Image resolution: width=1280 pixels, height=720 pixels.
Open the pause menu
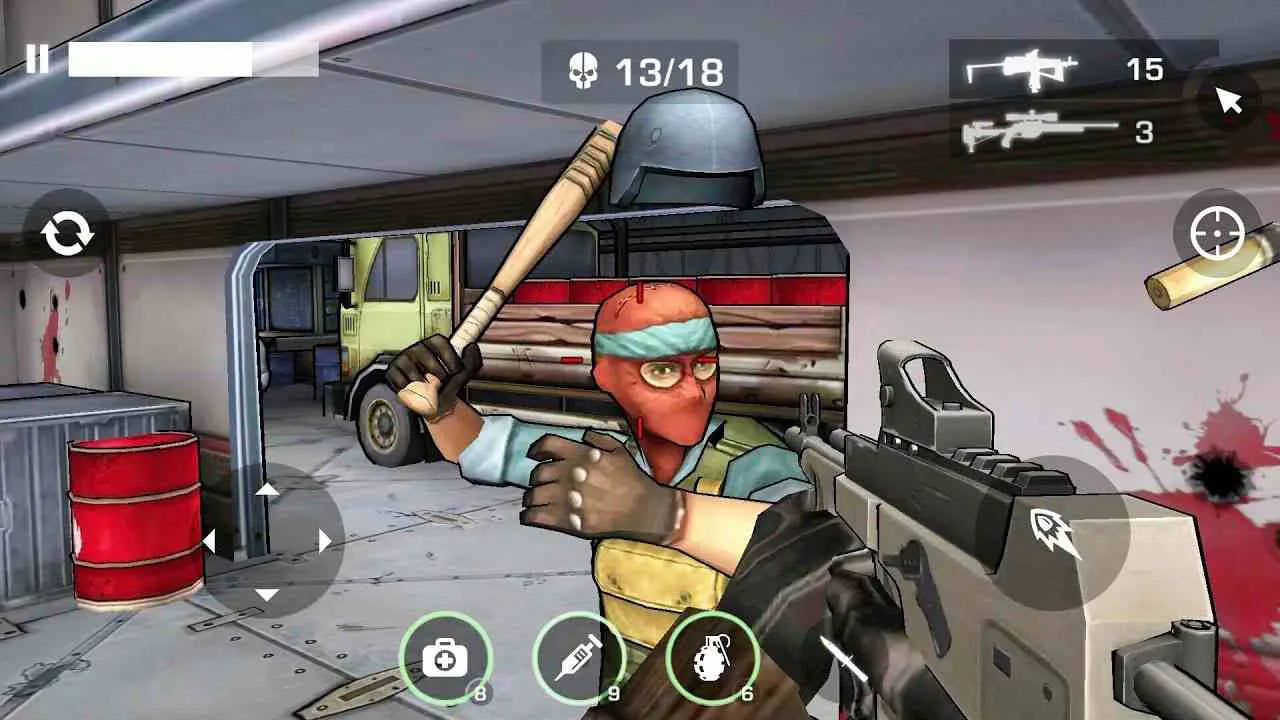pyautogui.click(x=40, y=57)
